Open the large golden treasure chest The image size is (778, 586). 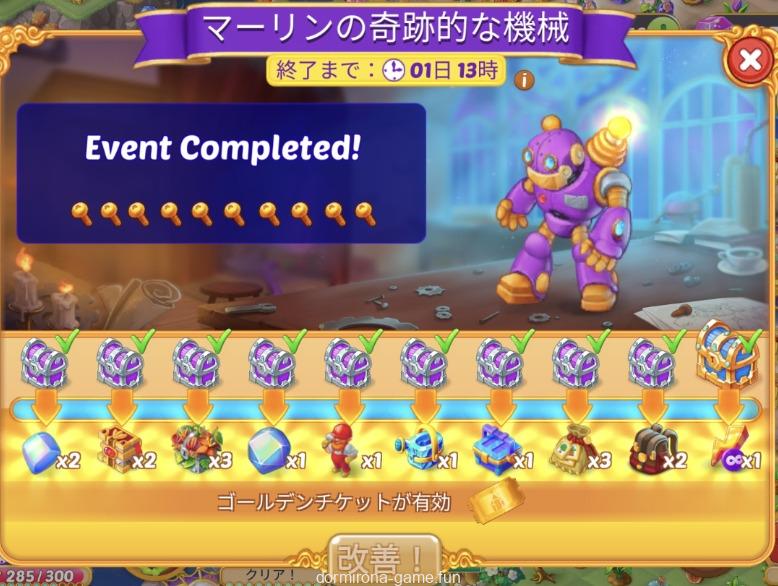tap(727, 355)
